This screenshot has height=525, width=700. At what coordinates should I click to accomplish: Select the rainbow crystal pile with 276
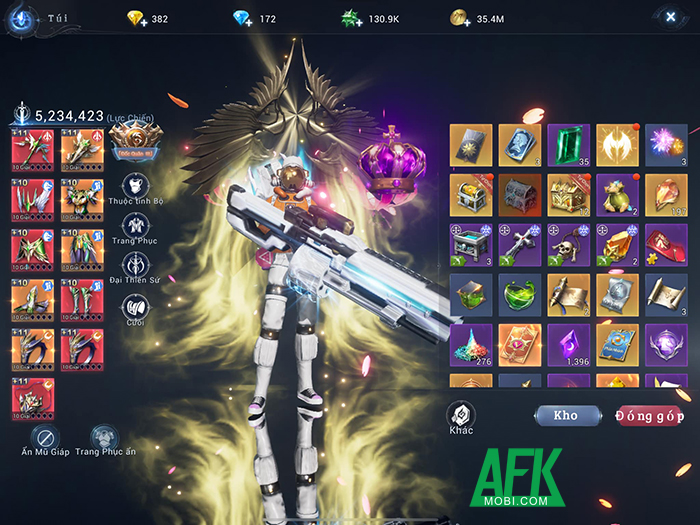pos(471,345)
